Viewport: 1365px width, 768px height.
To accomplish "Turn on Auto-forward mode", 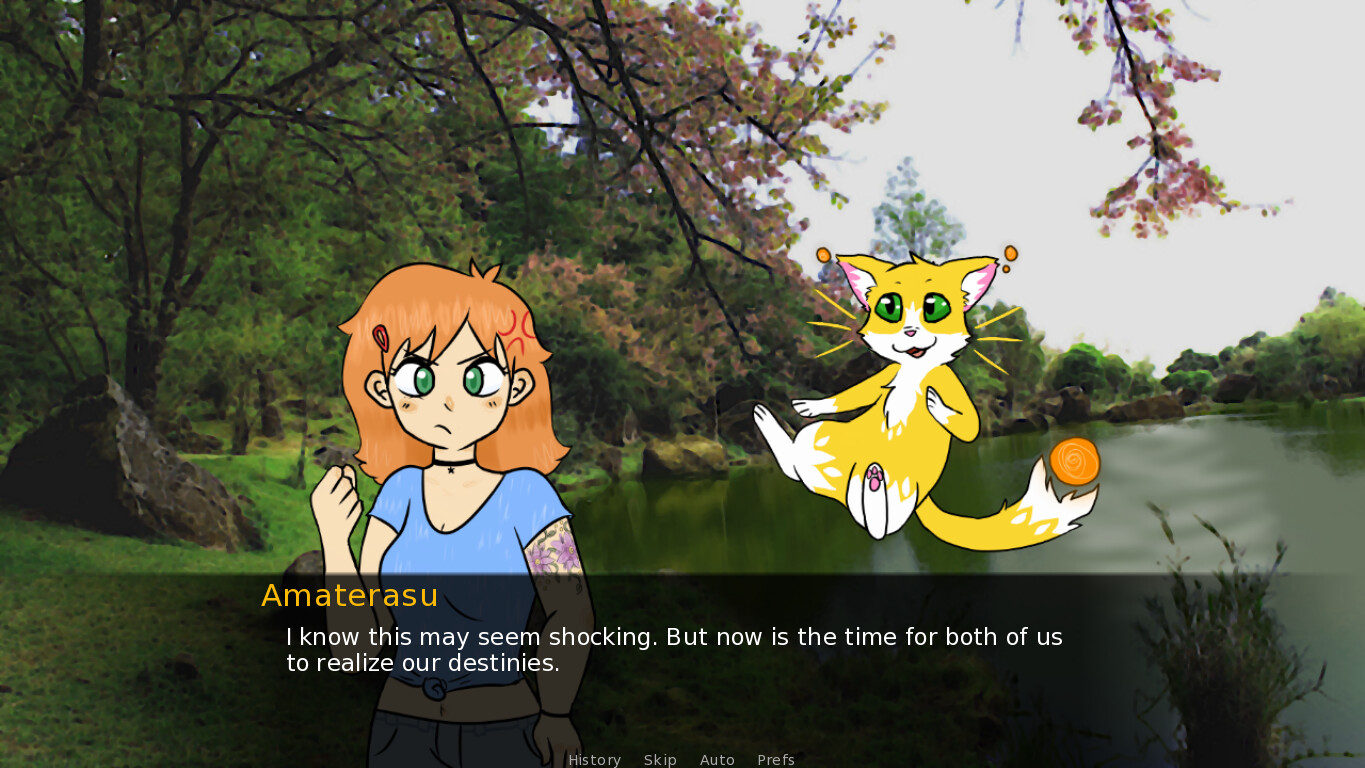I will coord(717,760).
